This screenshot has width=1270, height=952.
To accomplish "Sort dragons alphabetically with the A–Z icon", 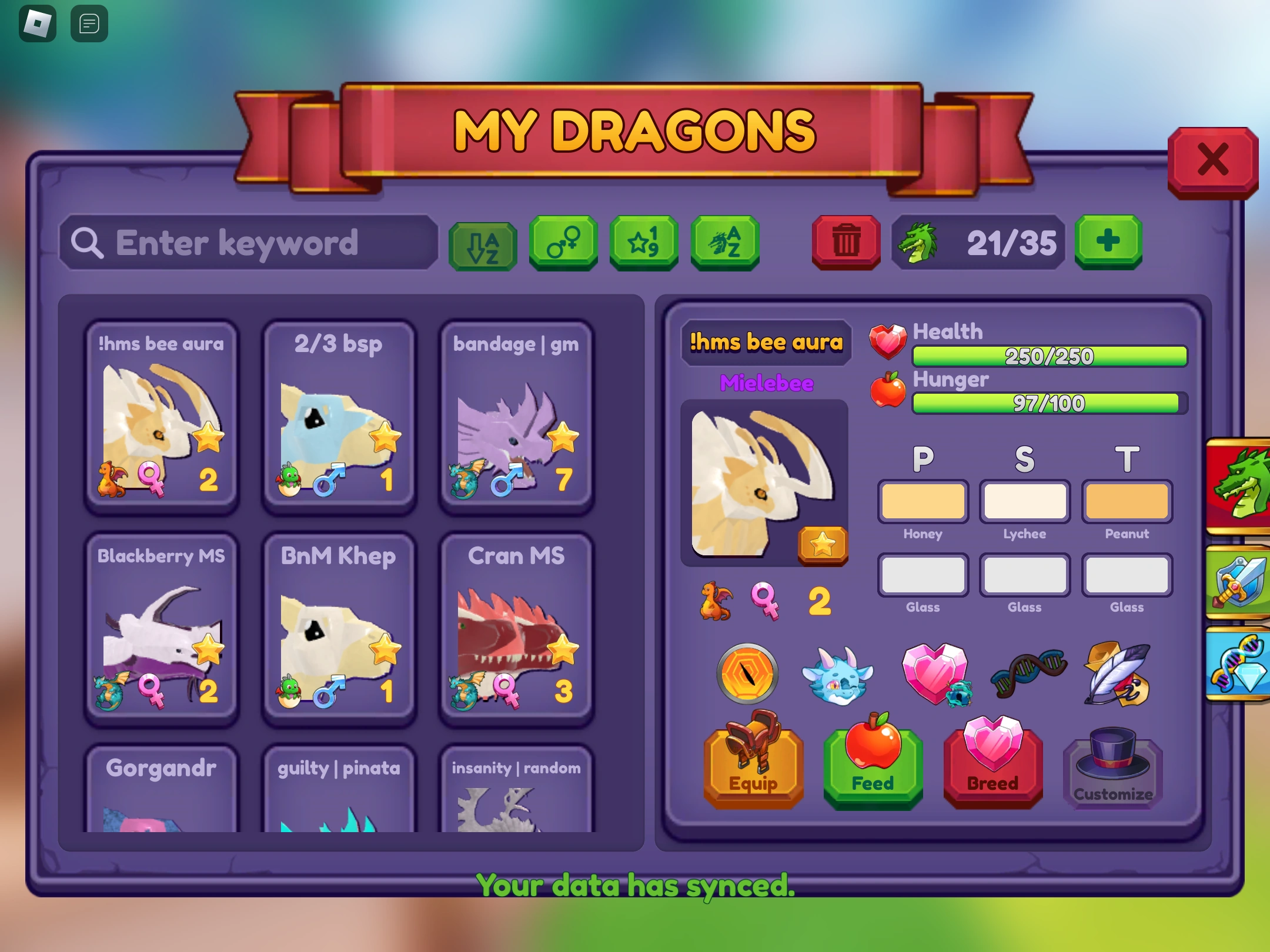I will [483, 244].
